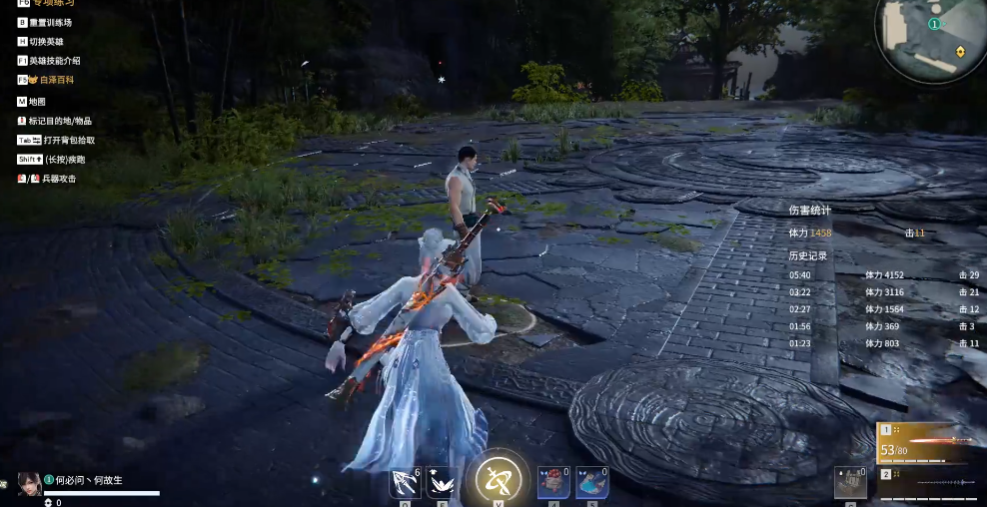Viewport: 987px width, 507px height.
Task: Use the grappling hook skill with 6 charges
Action: point(405,482)
